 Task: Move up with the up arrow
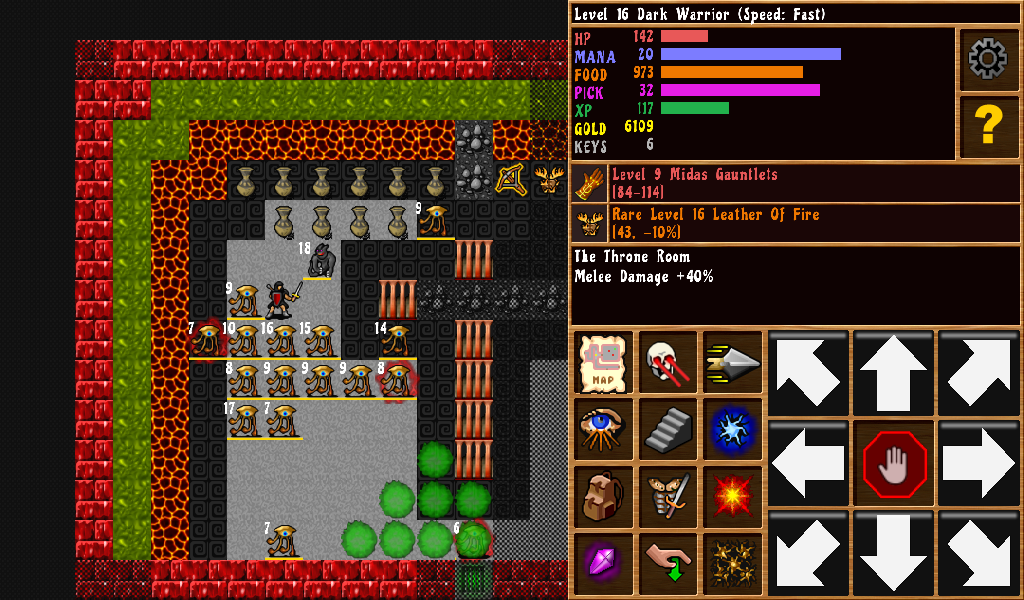[893, 373]
